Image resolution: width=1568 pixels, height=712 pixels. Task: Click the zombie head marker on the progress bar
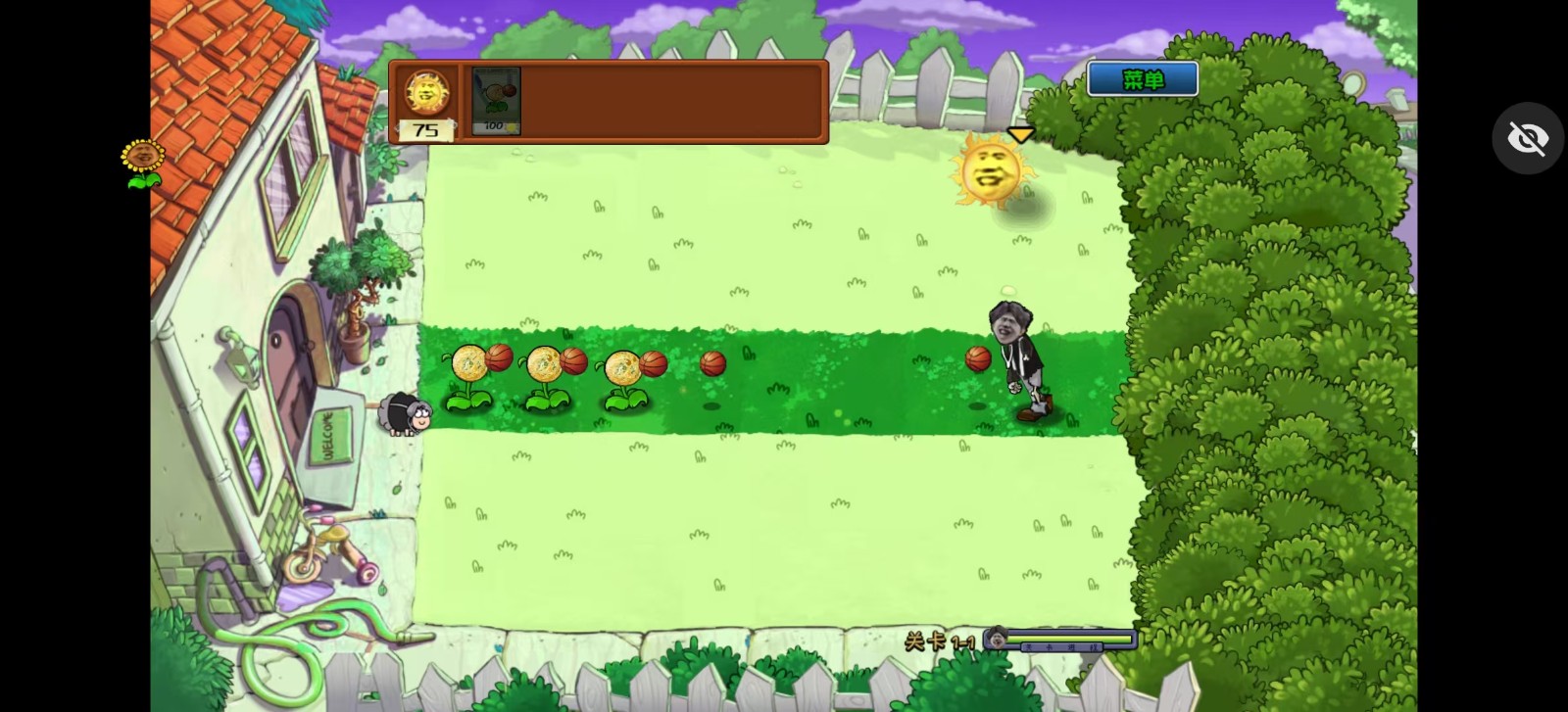[x=996, y=639]
